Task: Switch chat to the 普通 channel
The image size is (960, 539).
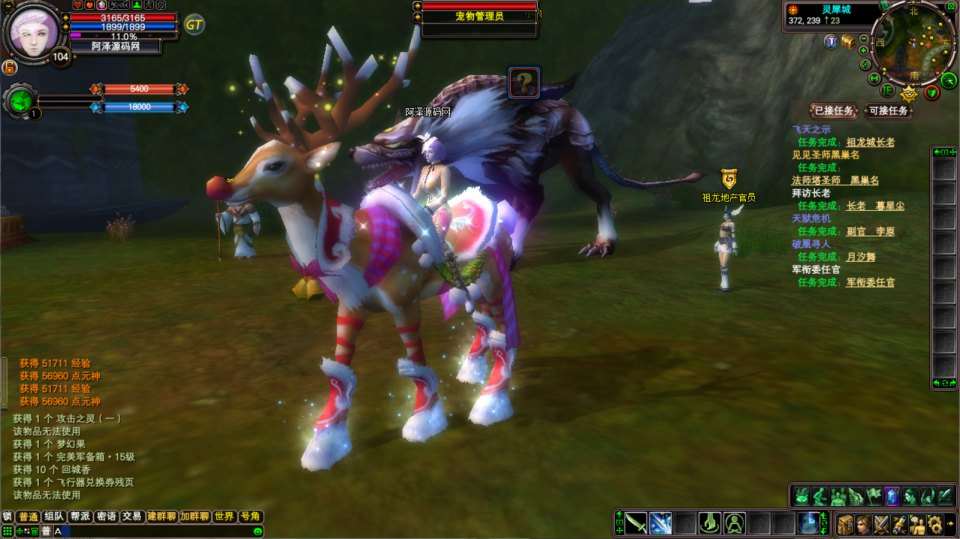Action: tap(28, 517)
